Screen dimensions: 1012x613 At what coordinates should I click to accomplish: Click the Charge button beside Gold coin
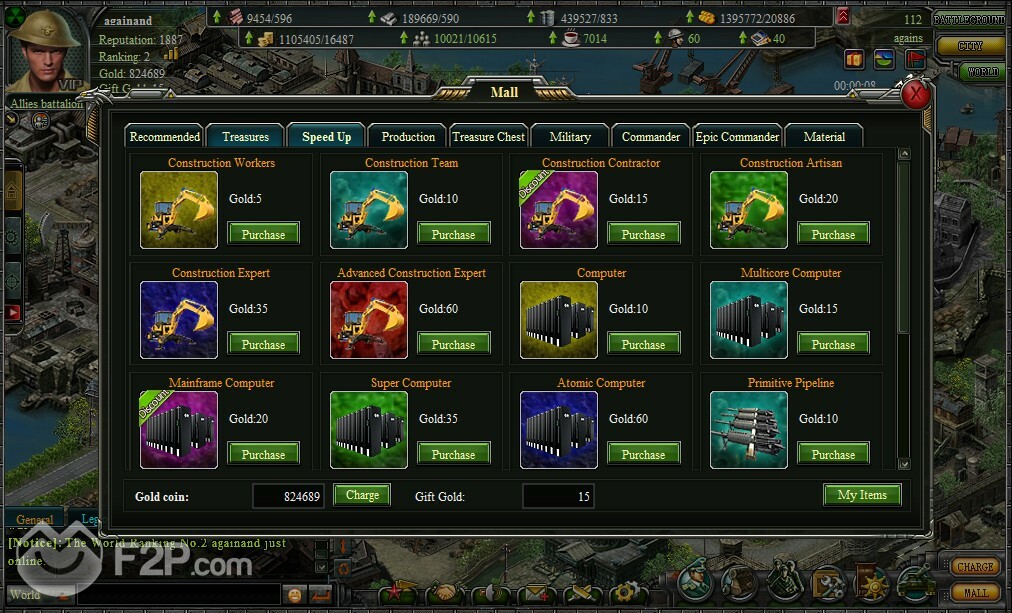(362, 495)
